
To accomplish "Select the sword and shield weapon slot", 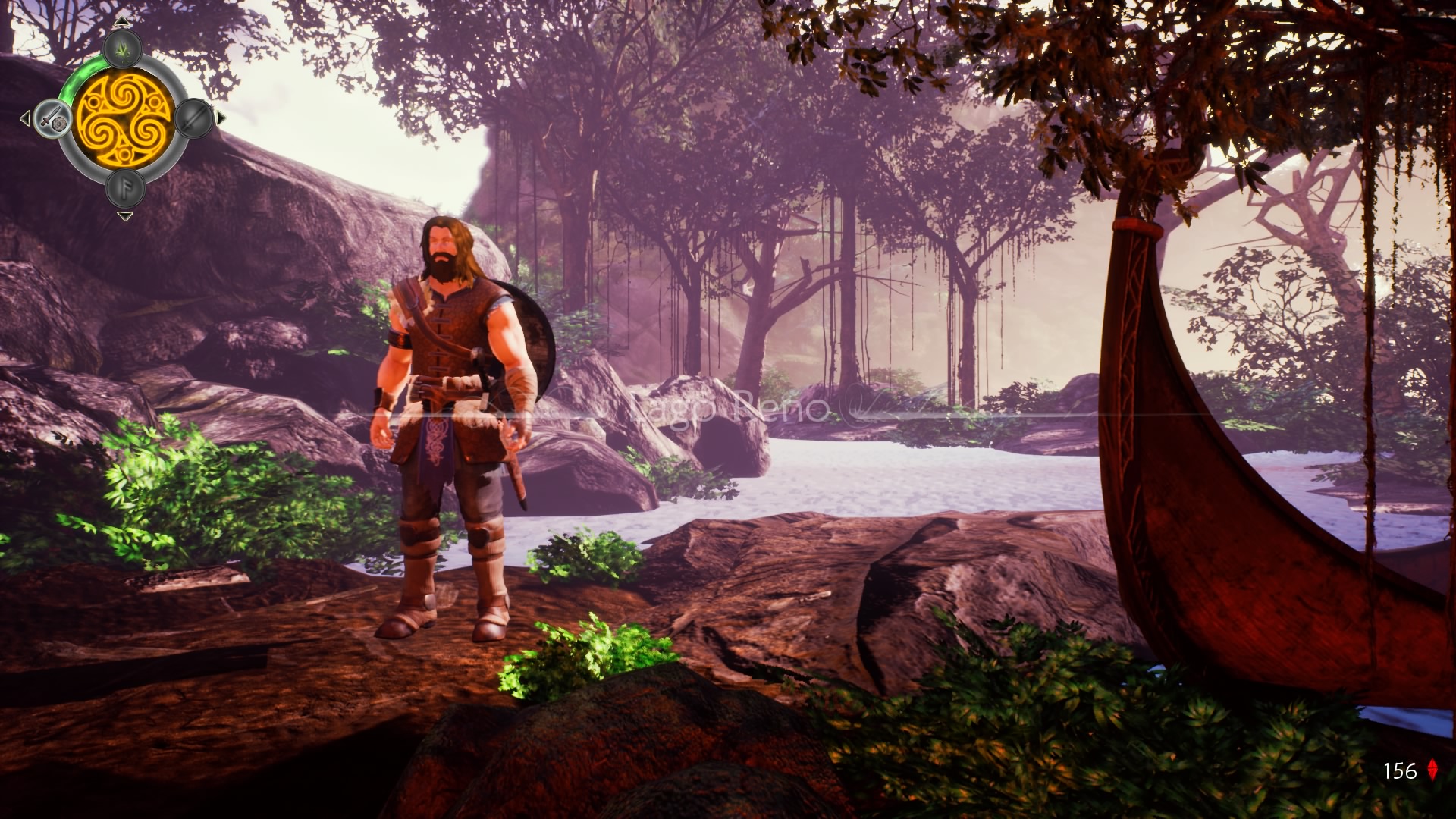I will click(52, 118).
